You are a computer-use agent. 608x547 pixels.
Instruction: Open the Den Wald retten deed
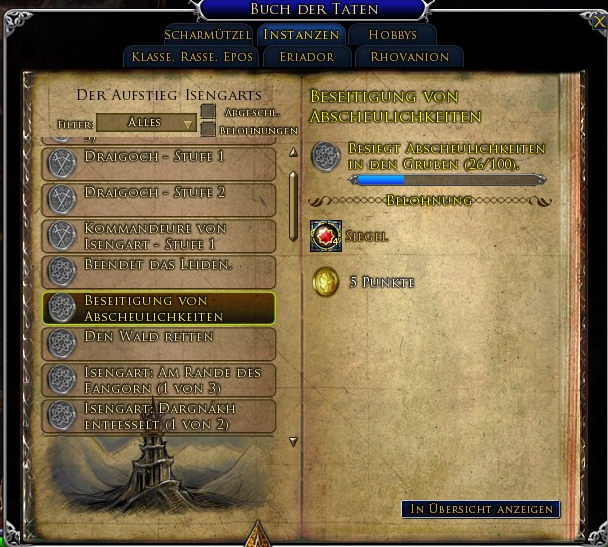tap(159, 343)
